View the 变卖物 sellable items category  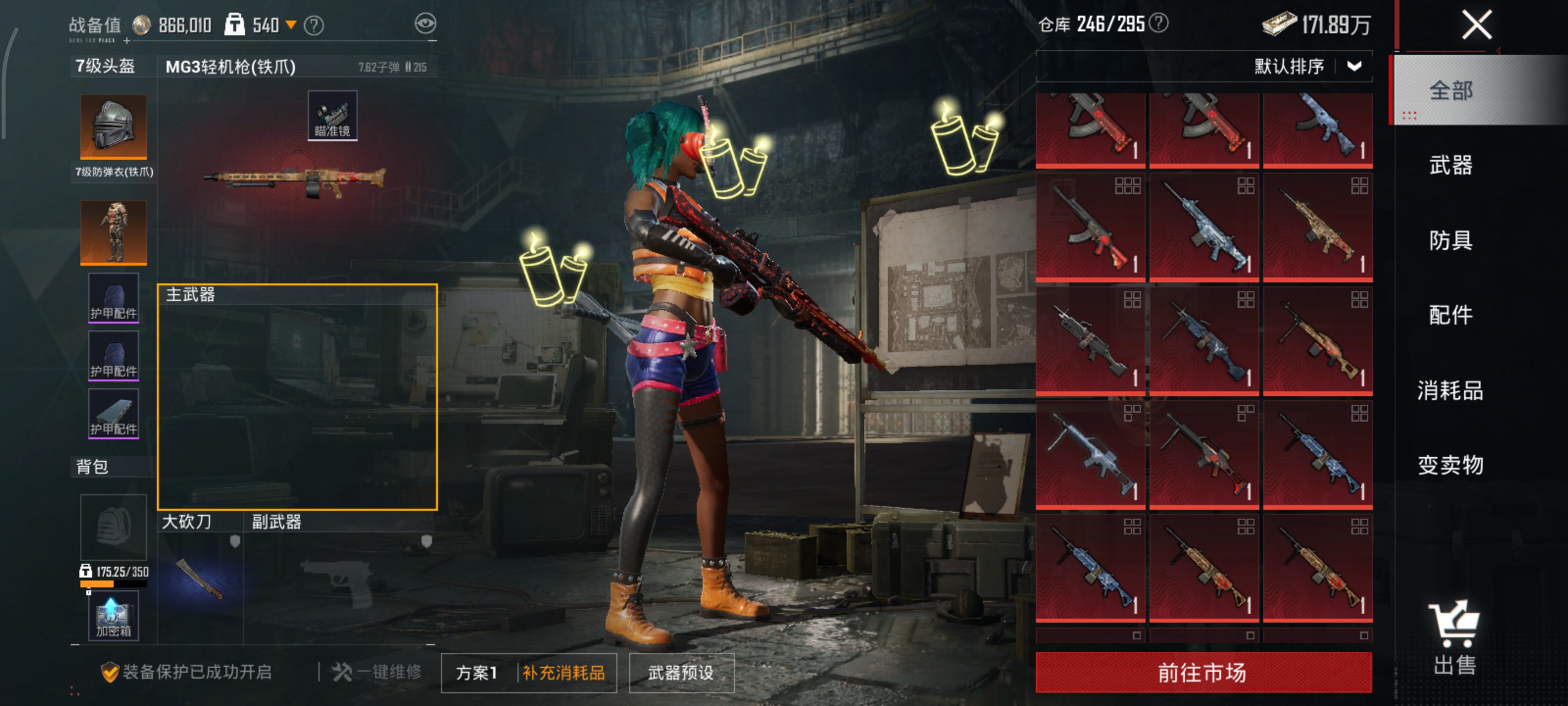(x=1450, y=465)
